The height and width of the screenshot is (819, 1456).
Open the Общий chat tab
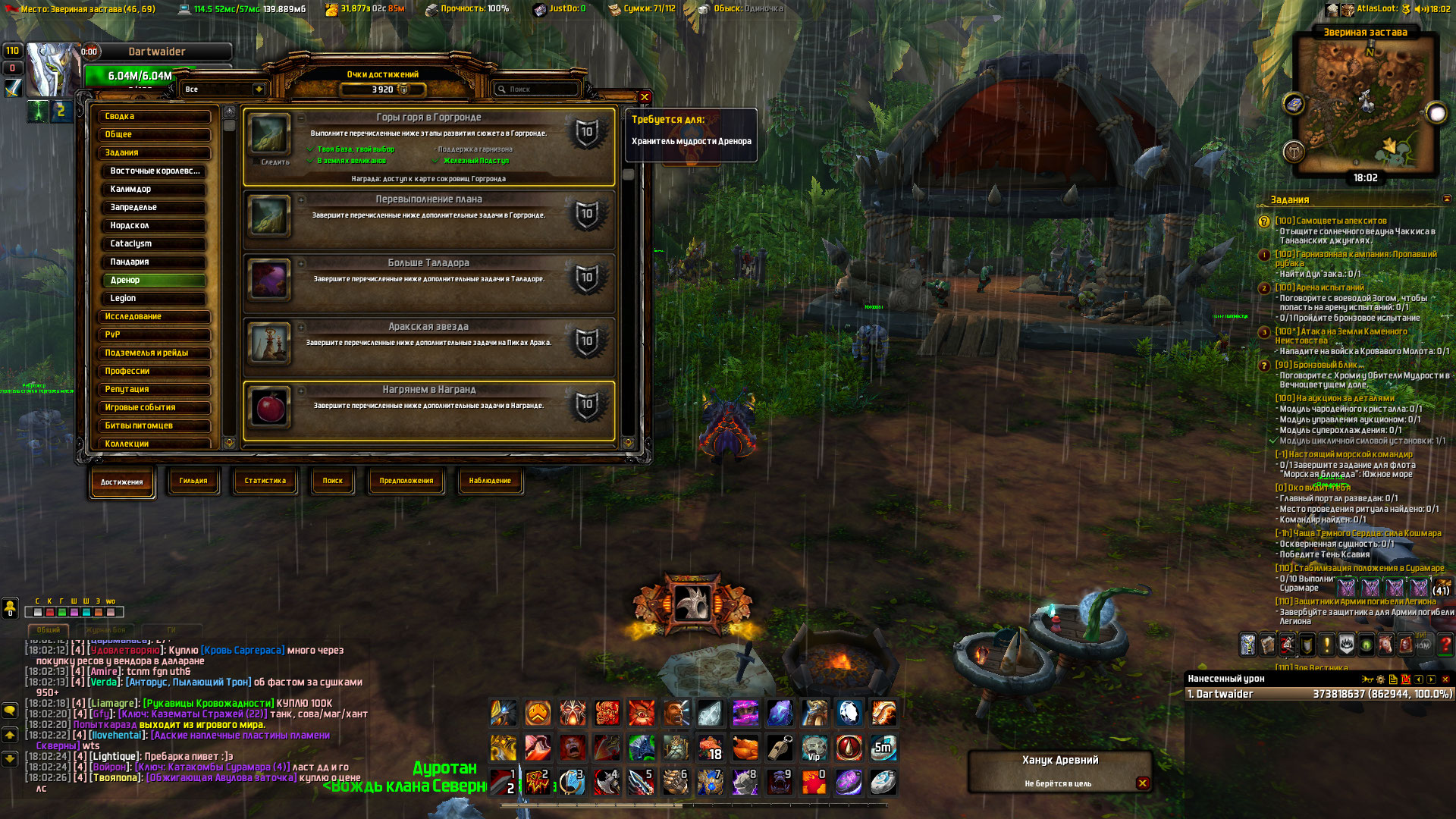click(x=49, y=630)
